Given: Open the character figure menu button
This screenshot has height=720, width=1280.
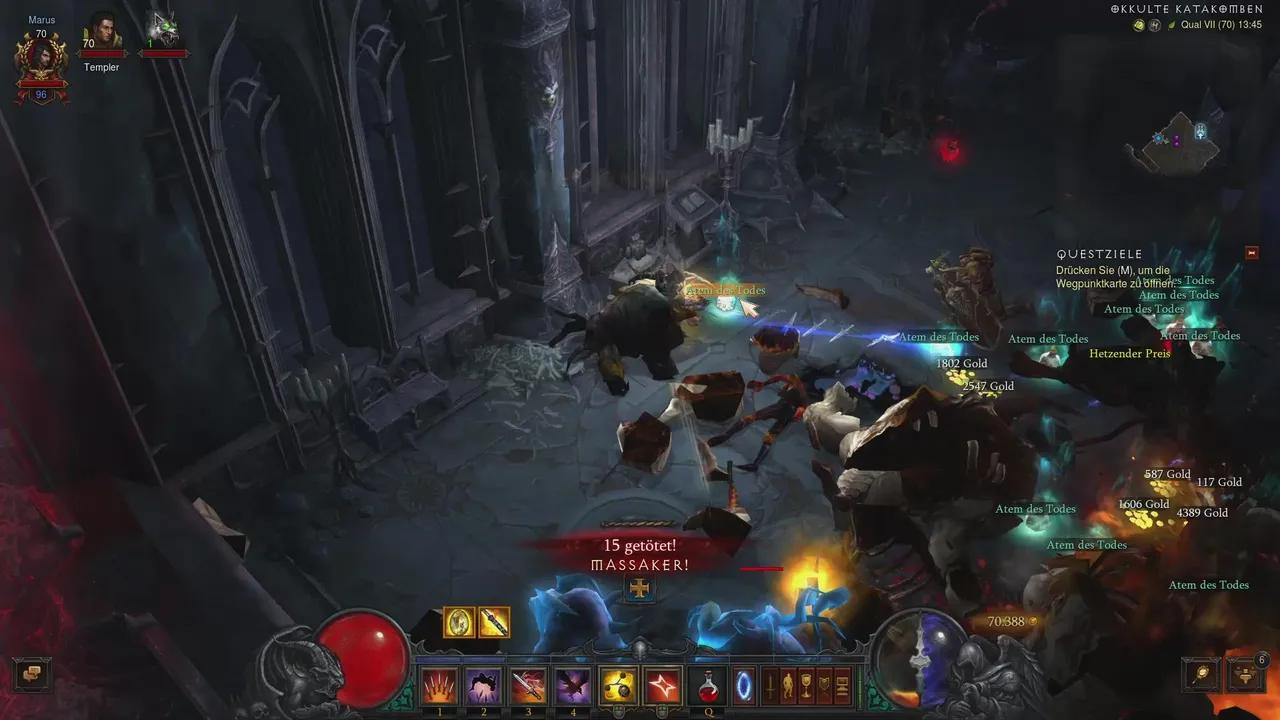Looking at the screenshot, I should pyautogui.click(x=789, y=685).
